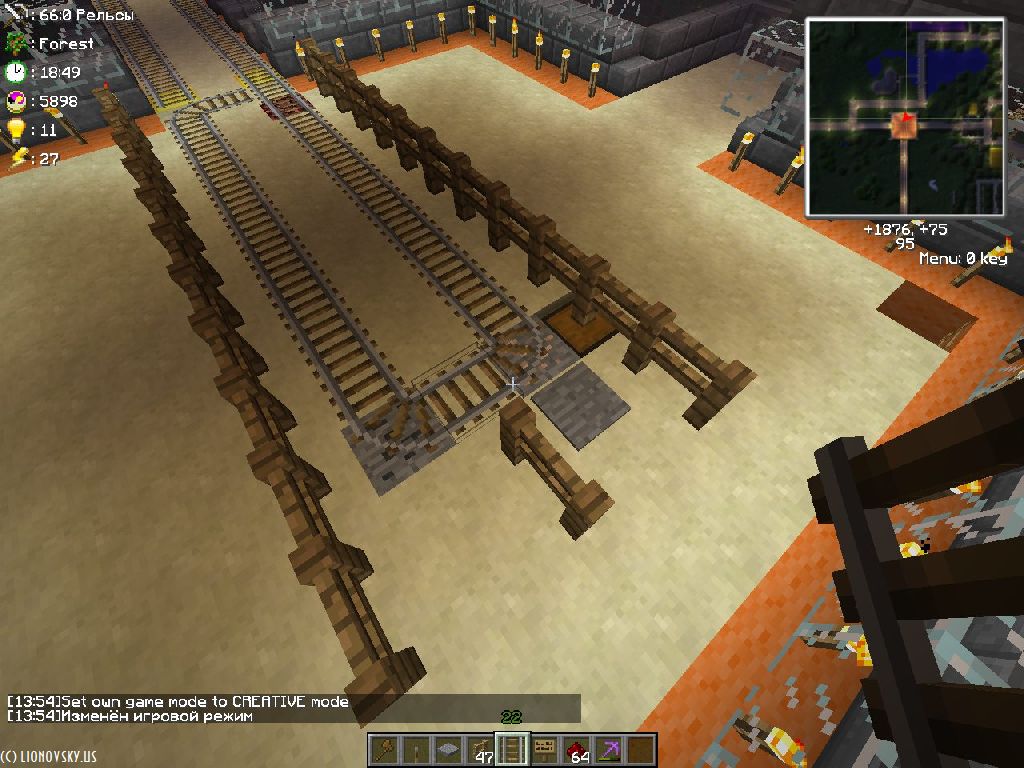
Task: Select the redstone stack of 64
Action: (x=576, y=749)
